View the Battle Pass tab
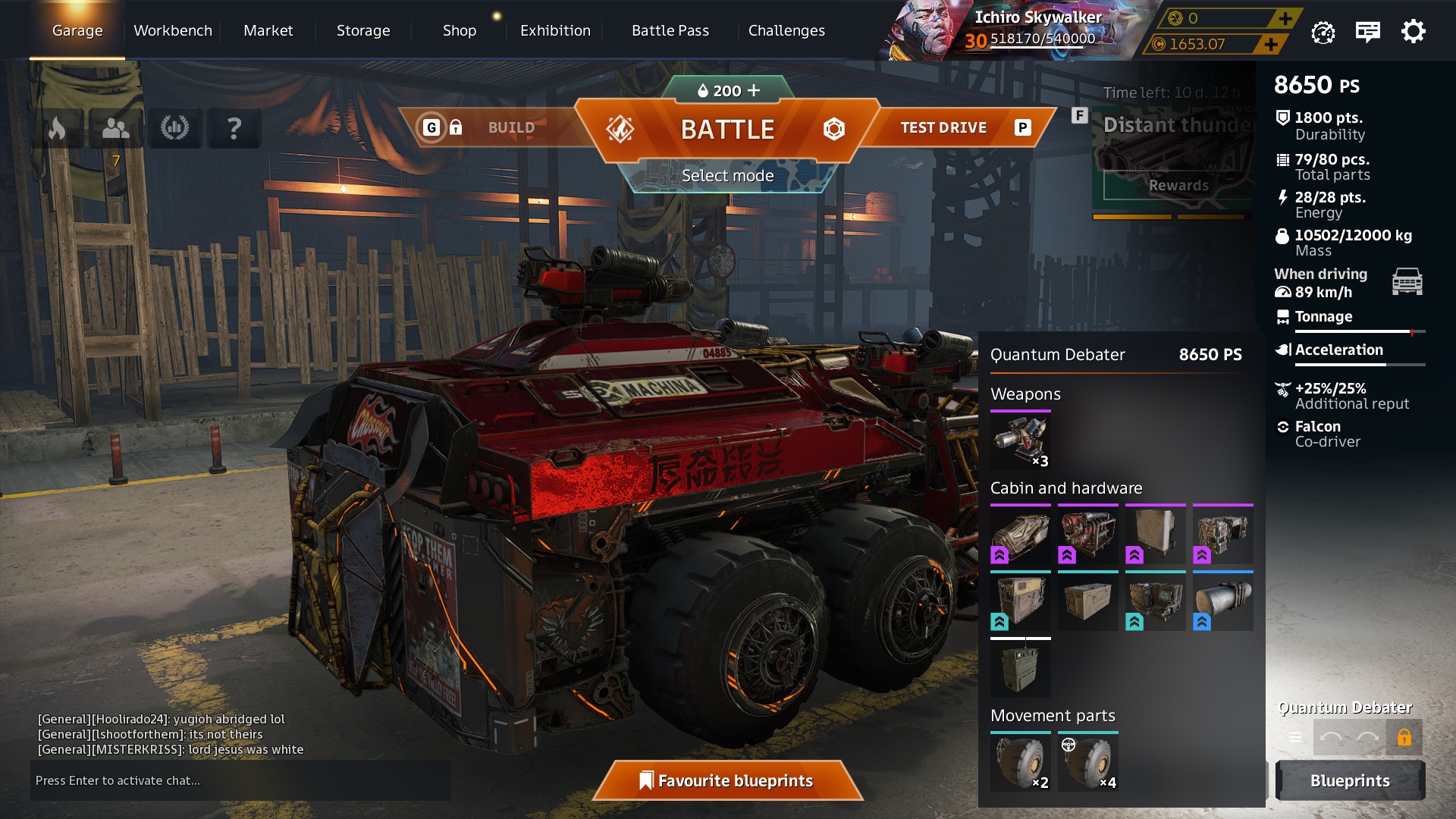The width and height of the screenshot is (1456, 819). 670,30
